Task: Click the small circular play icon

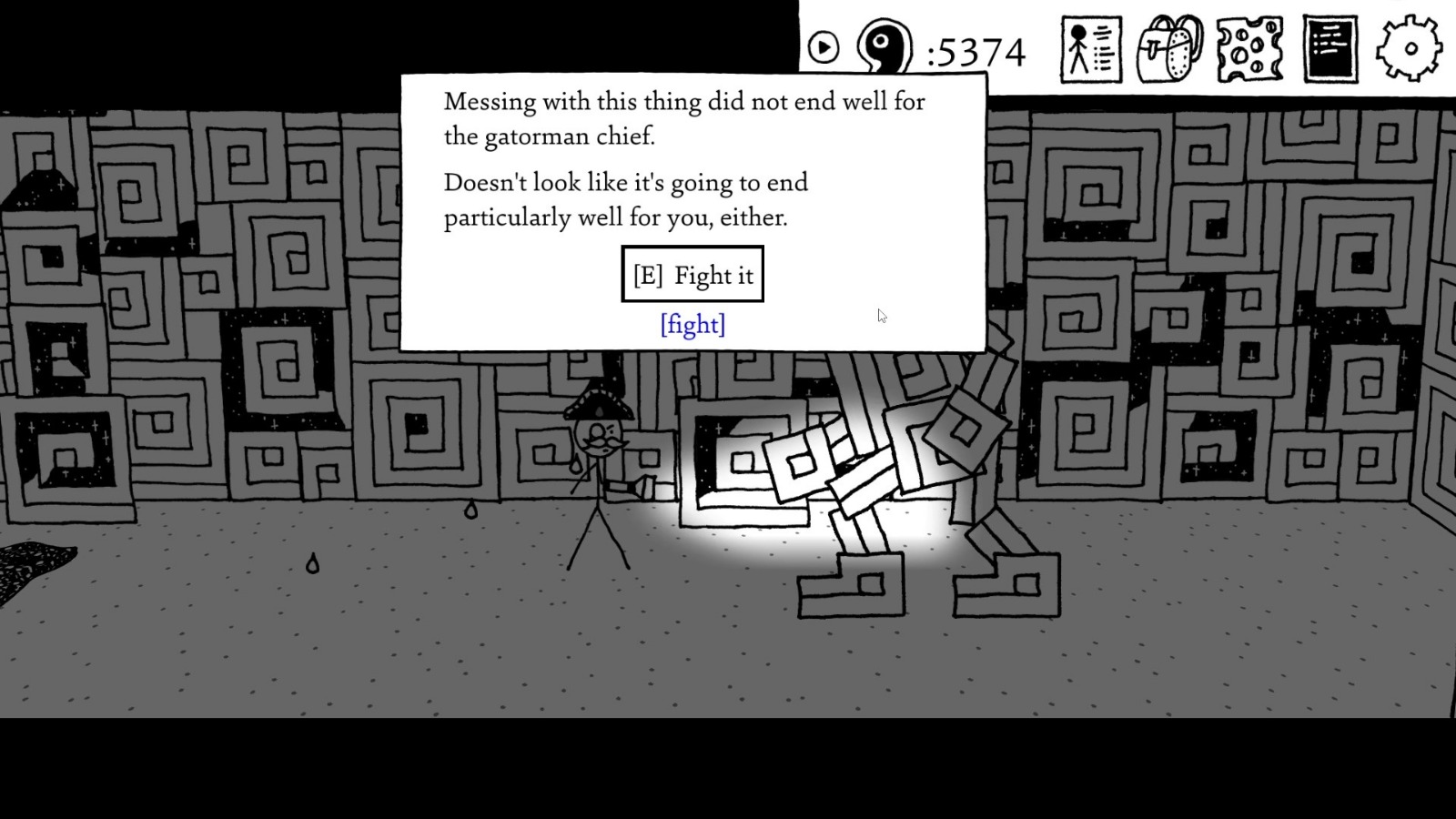Action: coord(824,47)
